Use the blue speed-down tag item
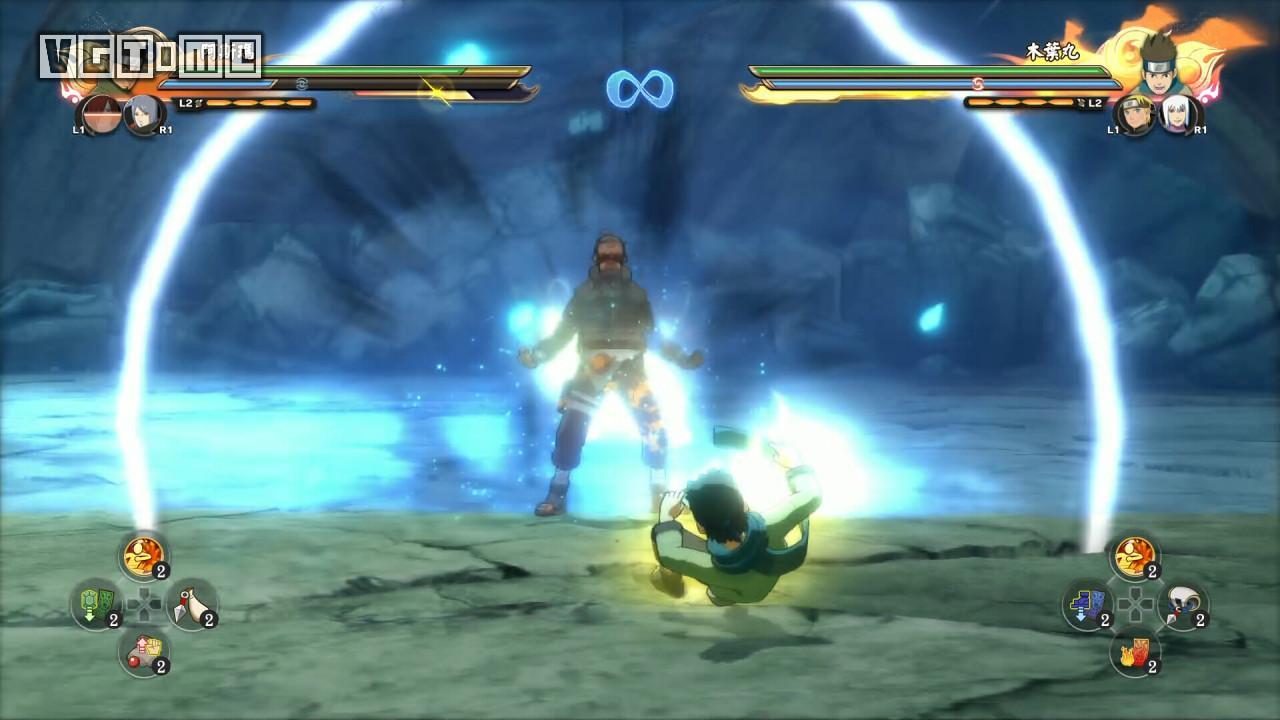 (x=1087, y=603)
